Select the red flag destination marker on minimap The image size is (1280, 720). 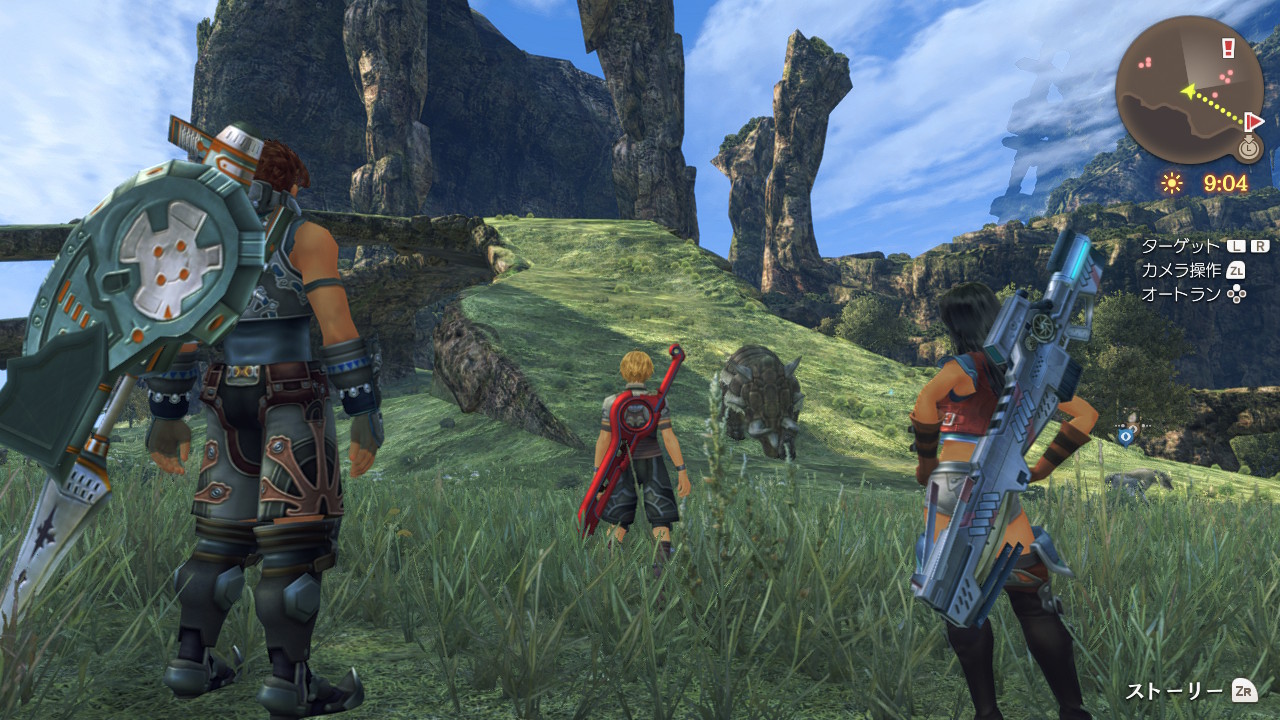click(x=1254, y=121)
